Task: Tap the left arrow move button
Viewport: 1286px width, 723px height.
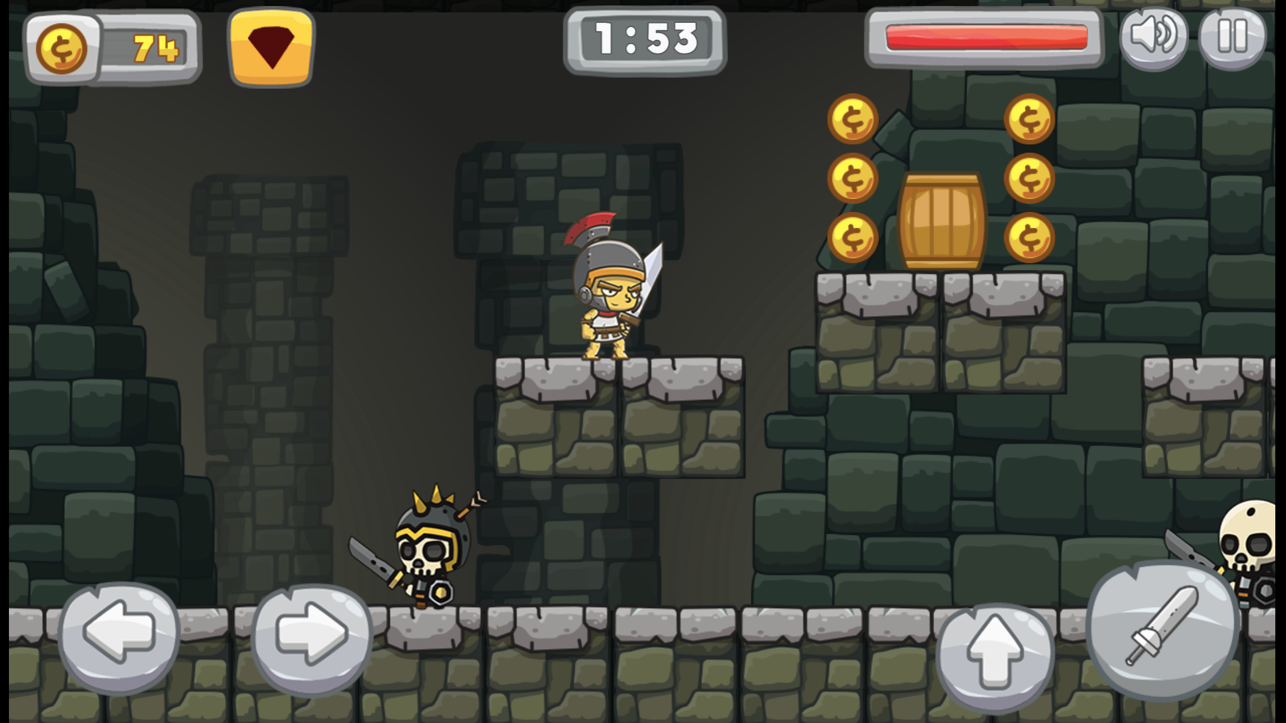Action: [119, 636]
